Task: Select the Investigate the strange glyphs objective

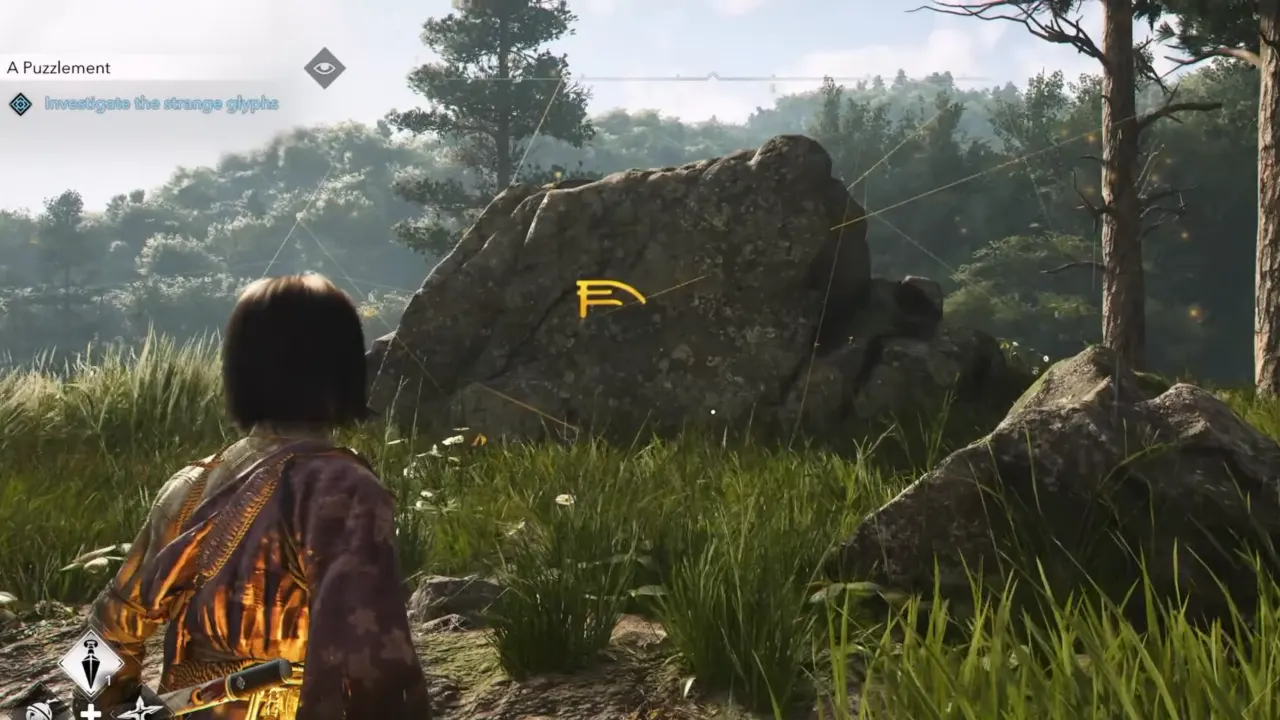Action: (x=161, y=103)
